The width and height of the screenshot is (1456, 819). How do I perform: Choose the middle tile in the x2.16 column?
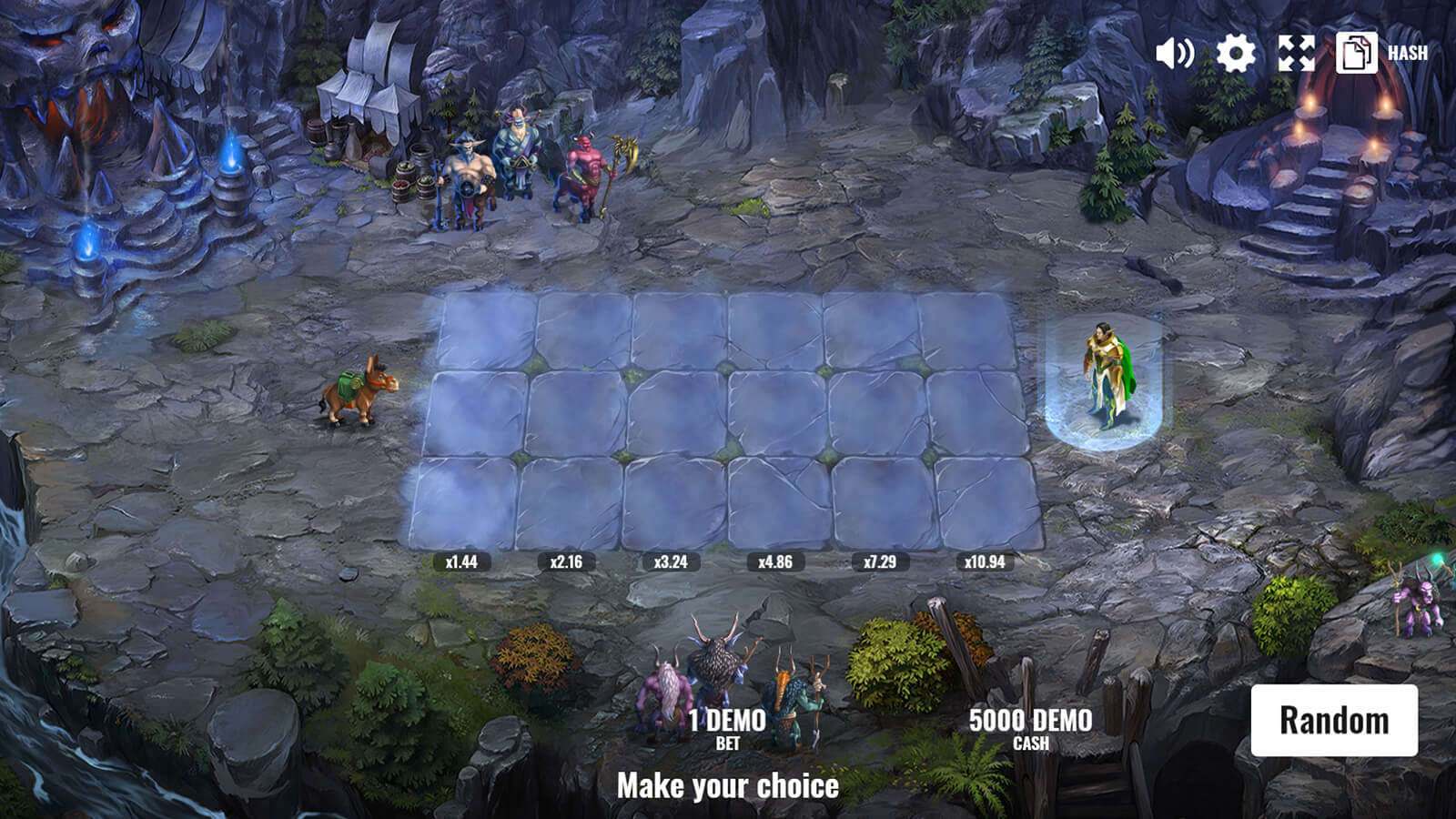[576, 413]
